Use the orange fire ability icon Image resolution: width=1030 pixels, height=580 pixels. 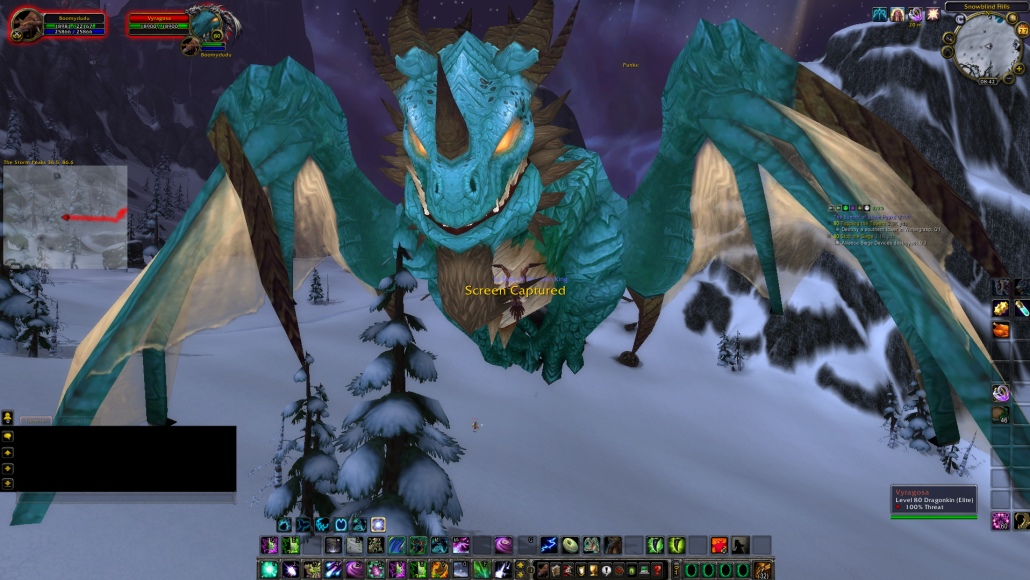(x=718, y=545)
